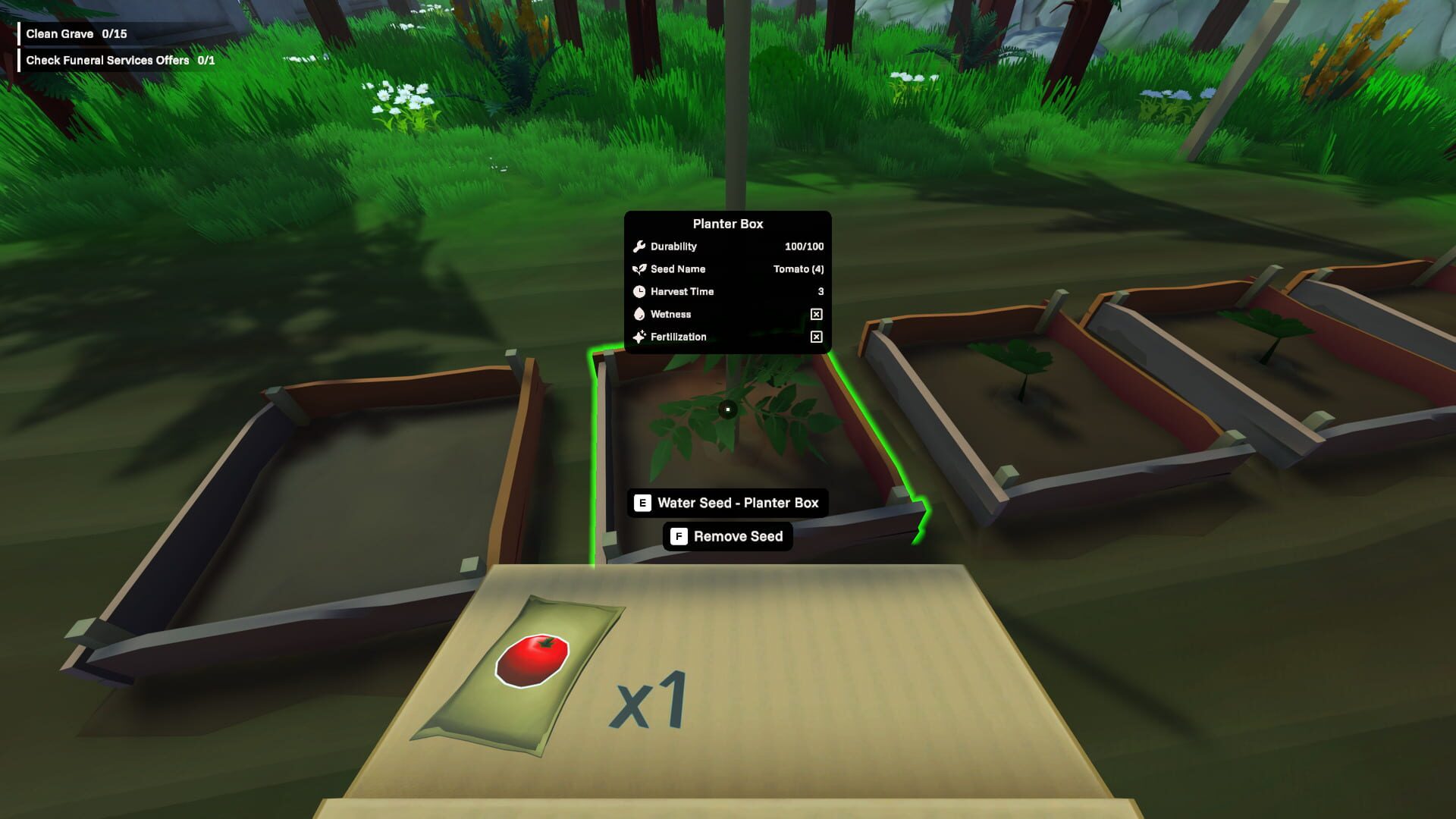The width and height of the screenshot is (1456, 819).
Task: Click the wrench Durability icon
Action: point(639,246)
